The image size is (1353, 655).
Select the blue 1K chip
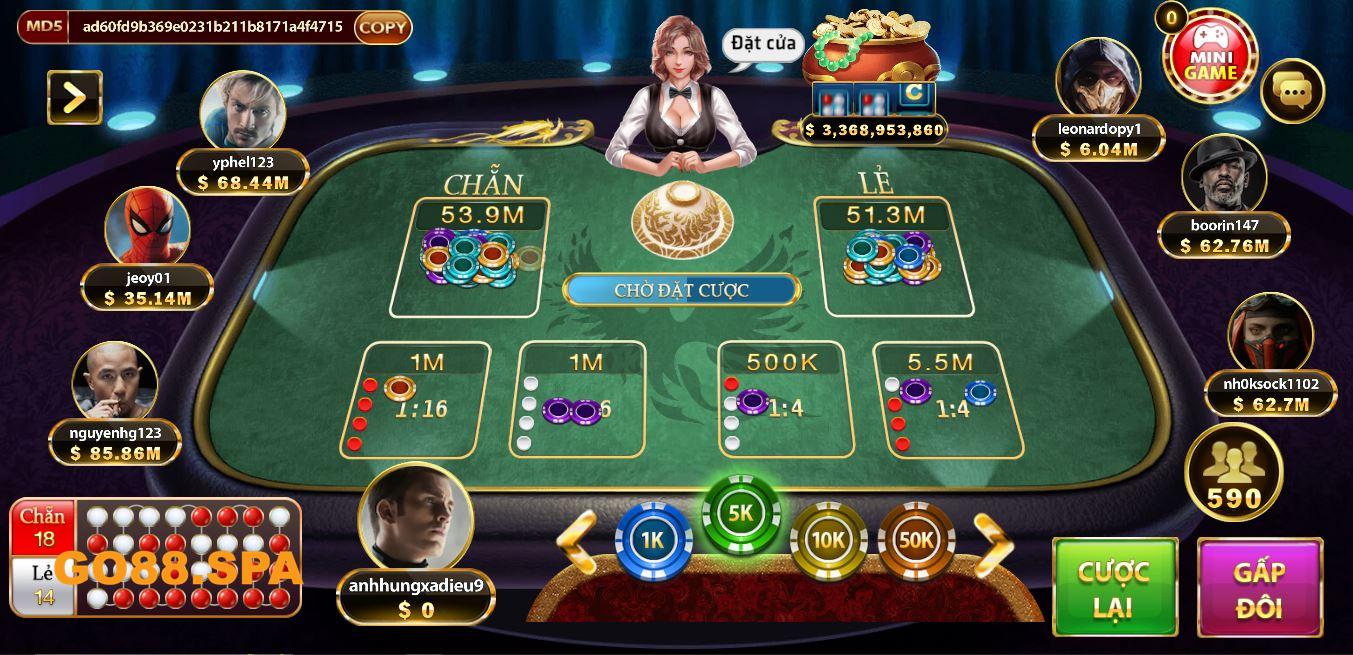653,541
